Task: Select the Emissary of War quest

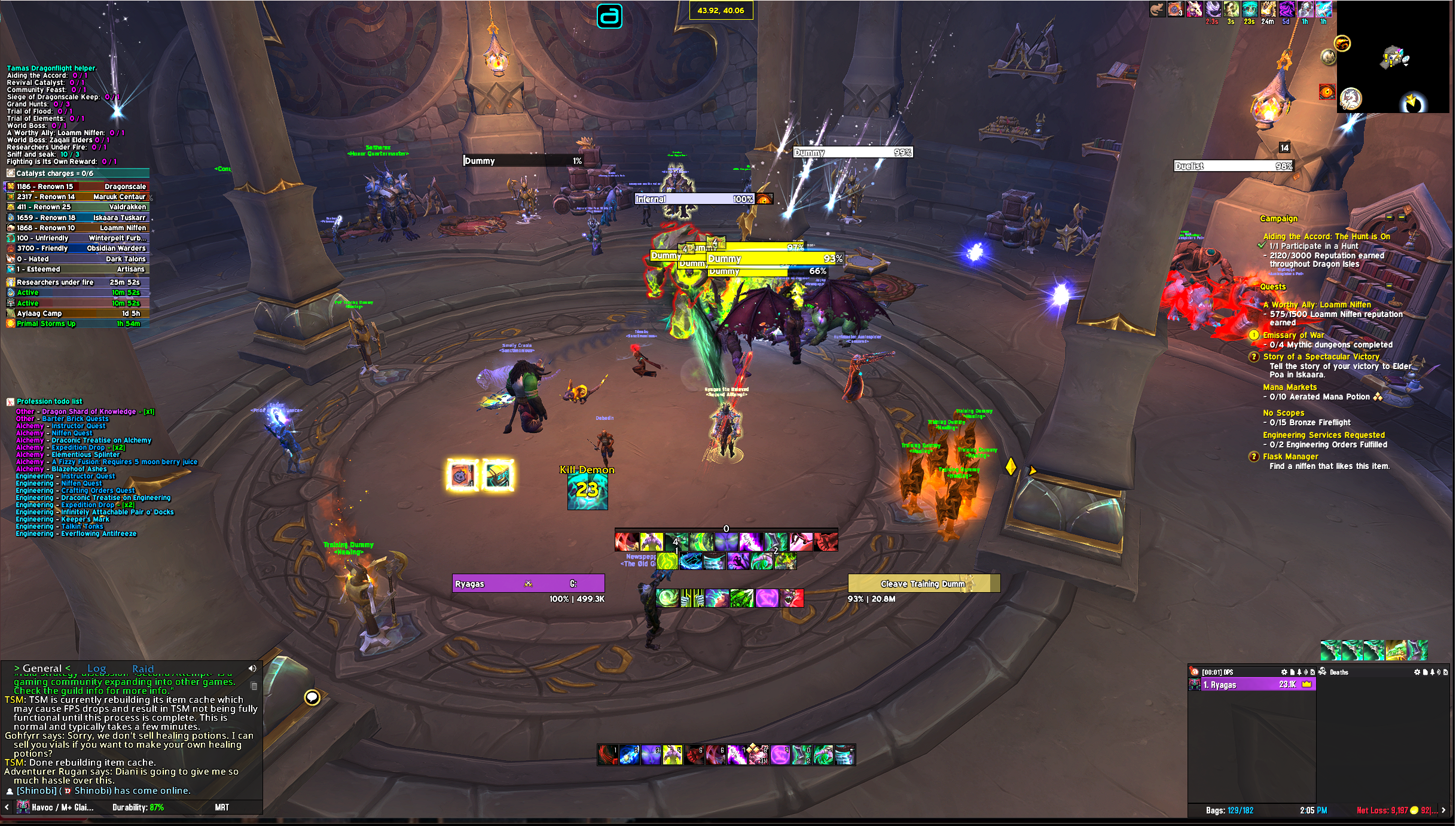Action: point(1293,335)
